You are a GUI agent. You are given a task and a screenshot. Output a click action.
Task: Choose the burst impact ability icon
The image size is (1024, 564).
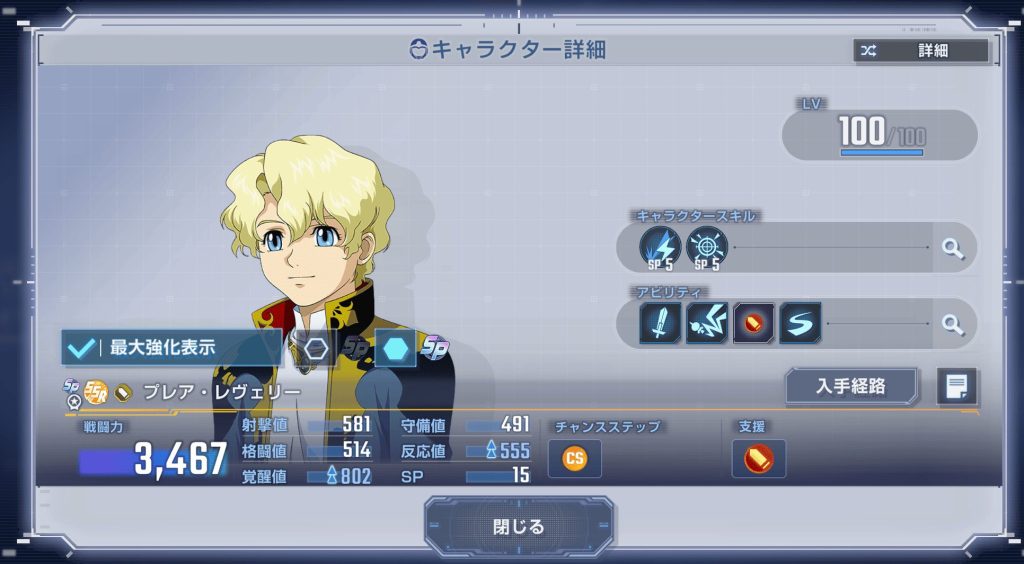[707, 324]
